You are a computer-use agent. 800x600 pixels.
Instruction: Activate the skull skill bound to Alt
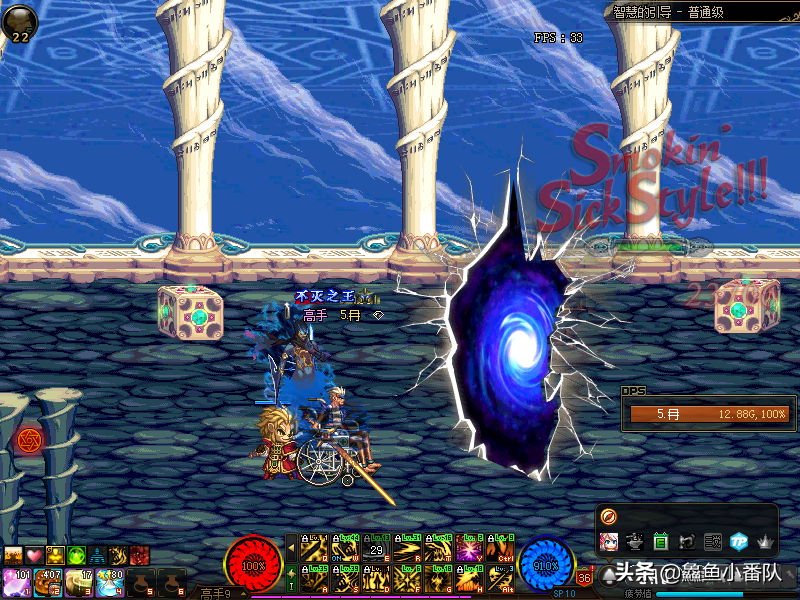click(500, 579)
